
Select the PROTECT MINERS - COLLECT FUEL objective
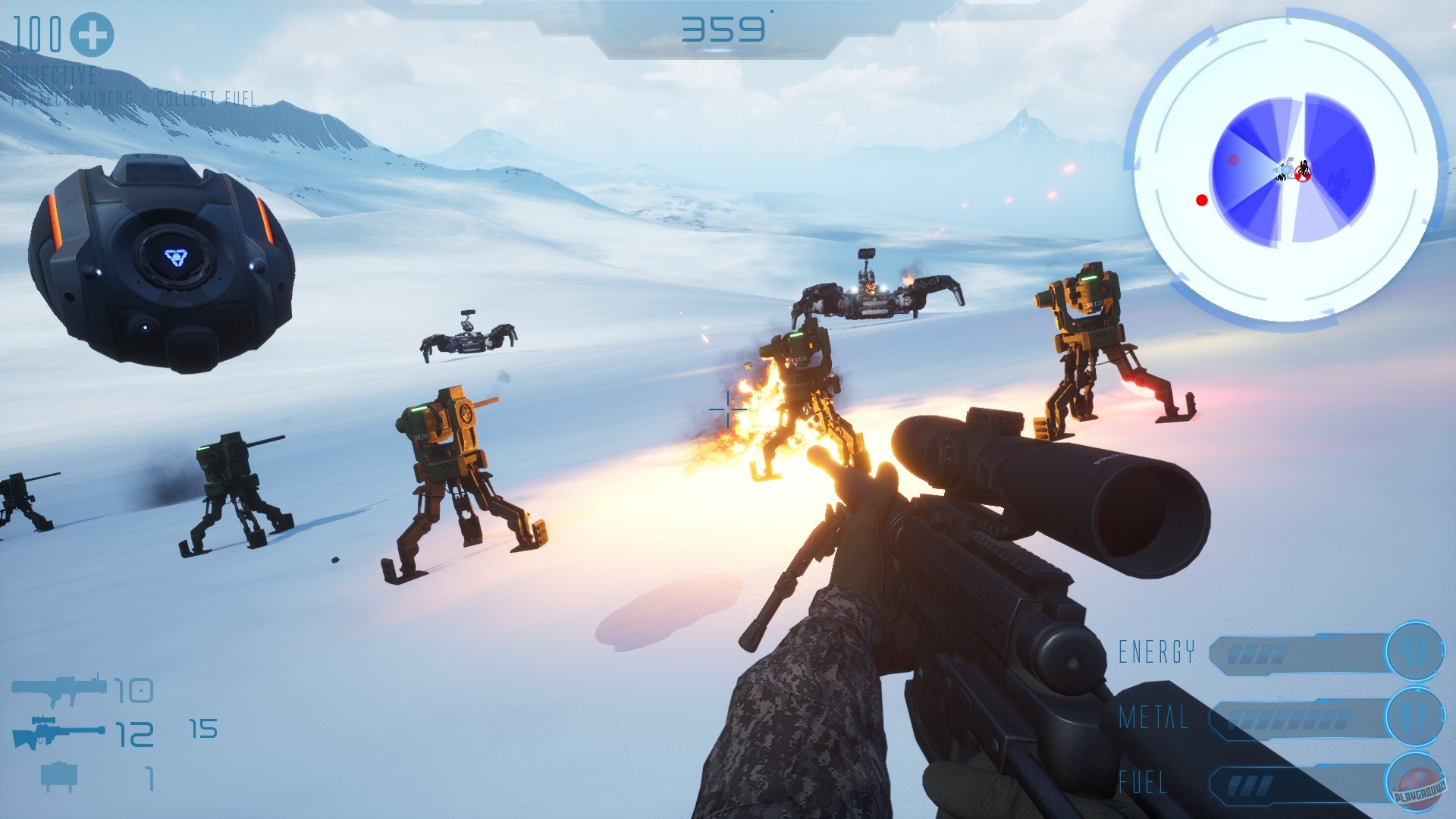point(133,97)
